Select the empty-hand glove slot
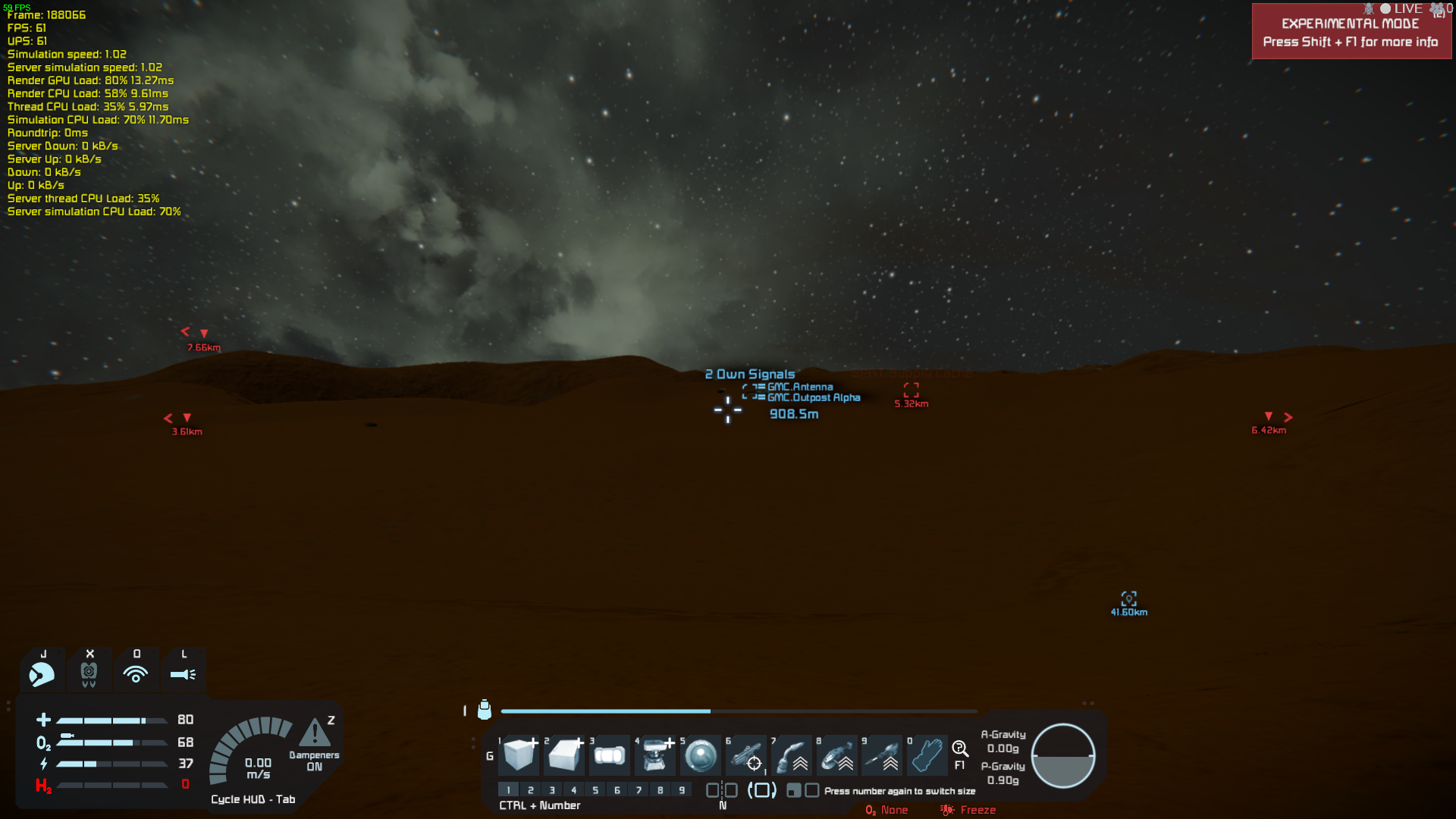Viewport: 1456px width, 819px height. click(x=927, y=755)
